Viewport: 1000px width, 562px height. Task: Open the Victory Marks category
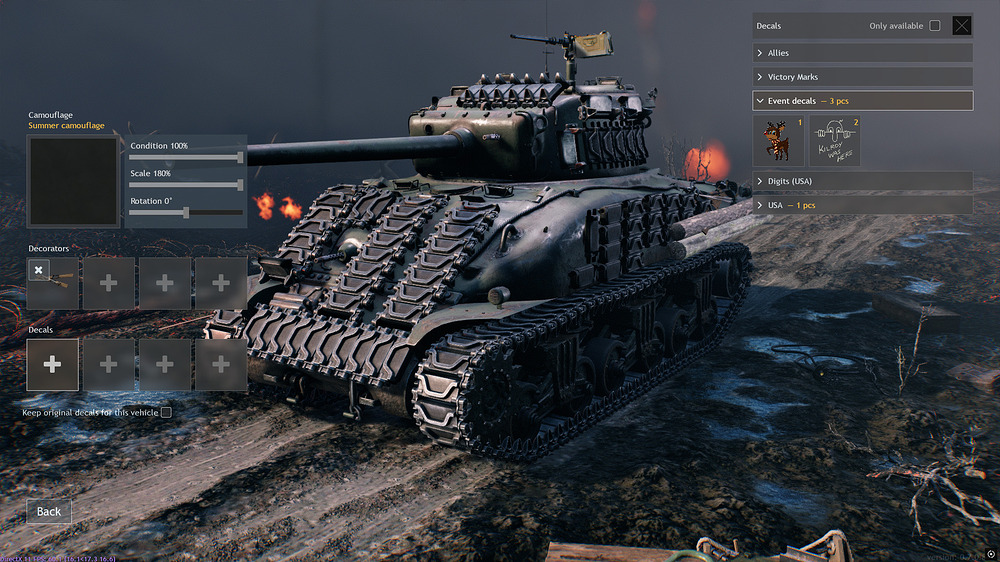click(x=861, y=77)
